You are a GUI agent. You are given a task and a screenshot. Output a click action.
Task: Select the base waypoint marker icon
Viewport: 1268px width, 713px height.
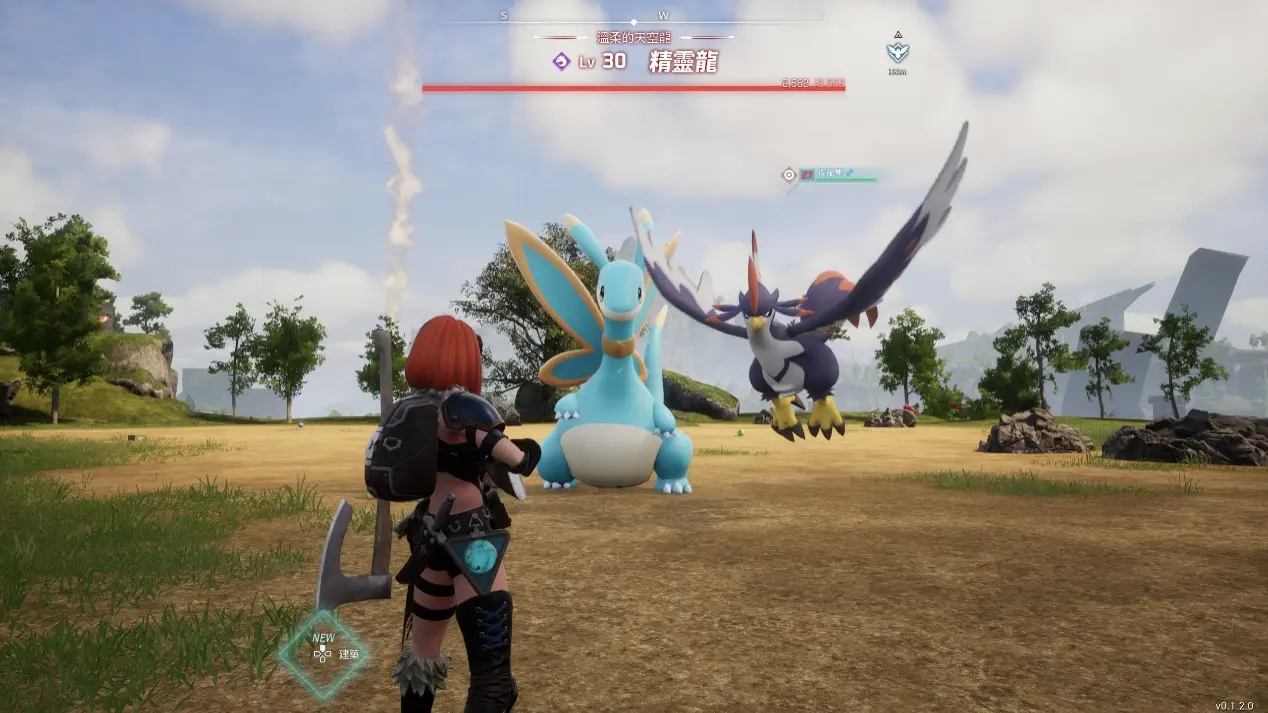897,53
